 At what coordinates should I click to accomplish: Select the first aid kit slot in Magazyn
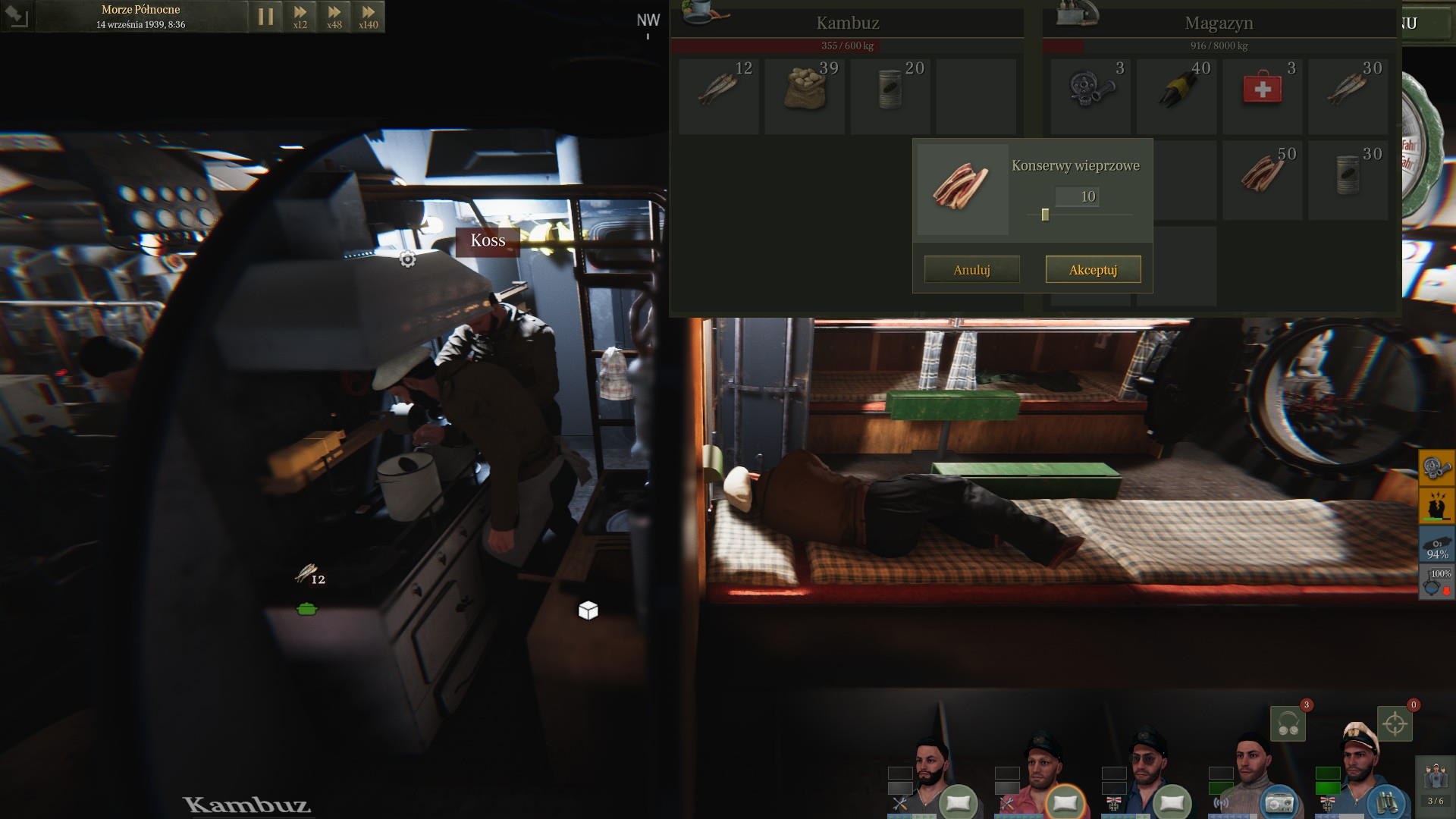tap(1262, 96)
